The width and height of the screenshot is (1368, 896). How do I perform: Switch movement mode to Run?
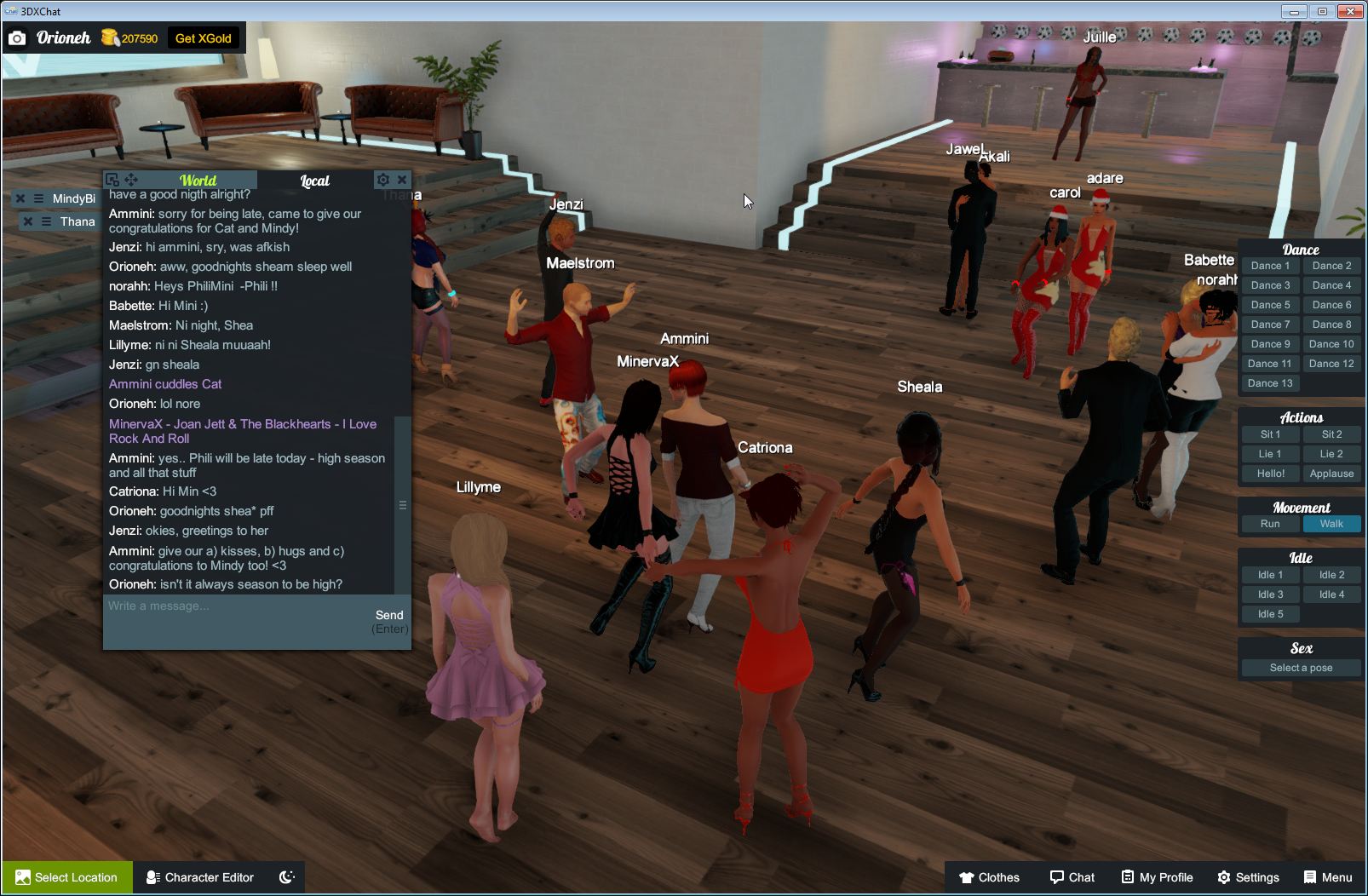(1270, 524)
